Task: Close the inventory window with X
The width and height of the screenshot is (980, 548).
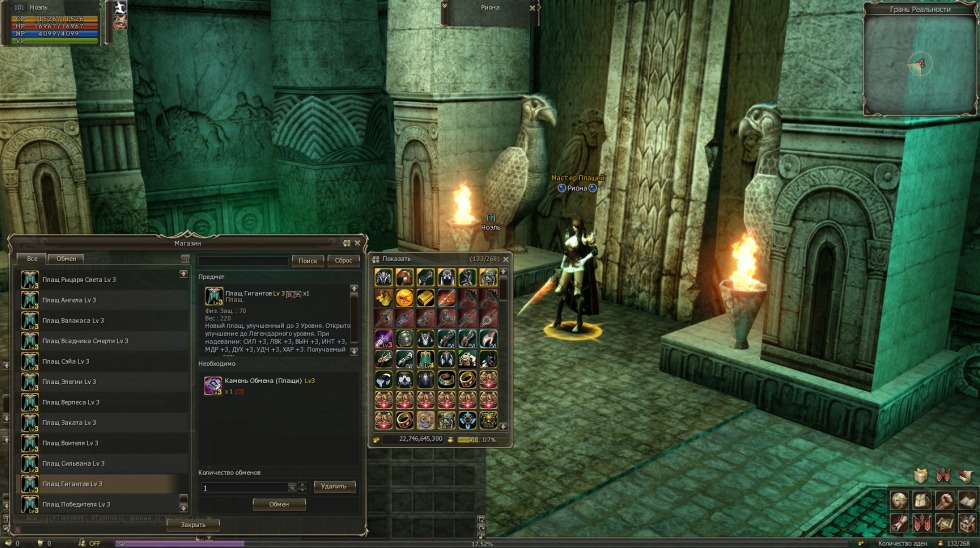Action: (505, 258)
